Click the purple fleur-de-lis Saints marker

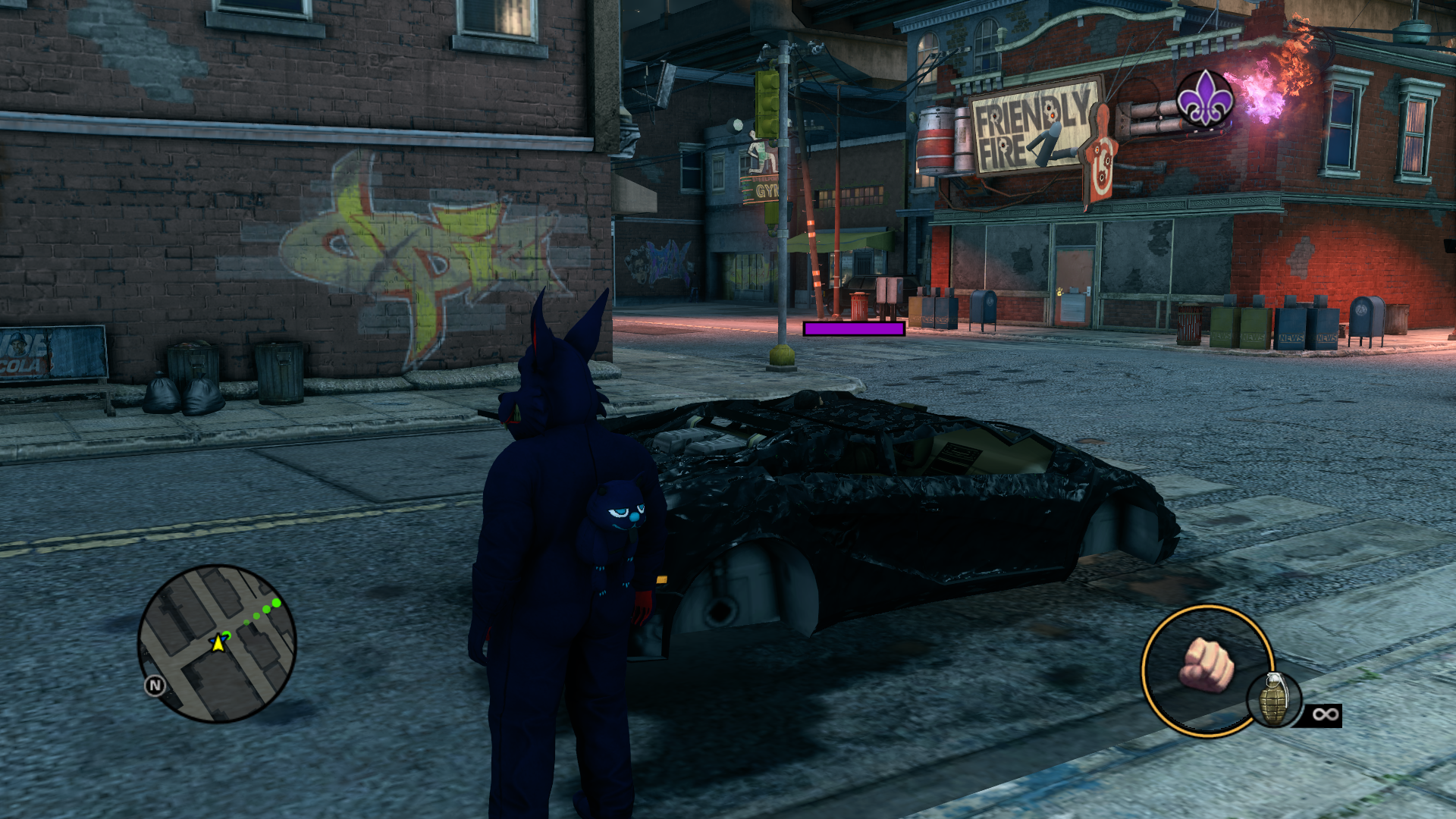coord(1204,99)
